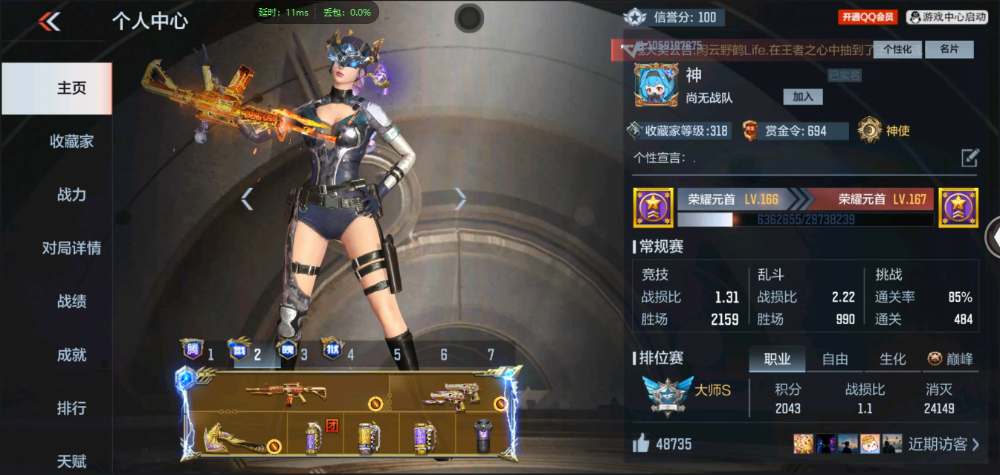Select the 战力 menu entry

[x=71, y=195]
